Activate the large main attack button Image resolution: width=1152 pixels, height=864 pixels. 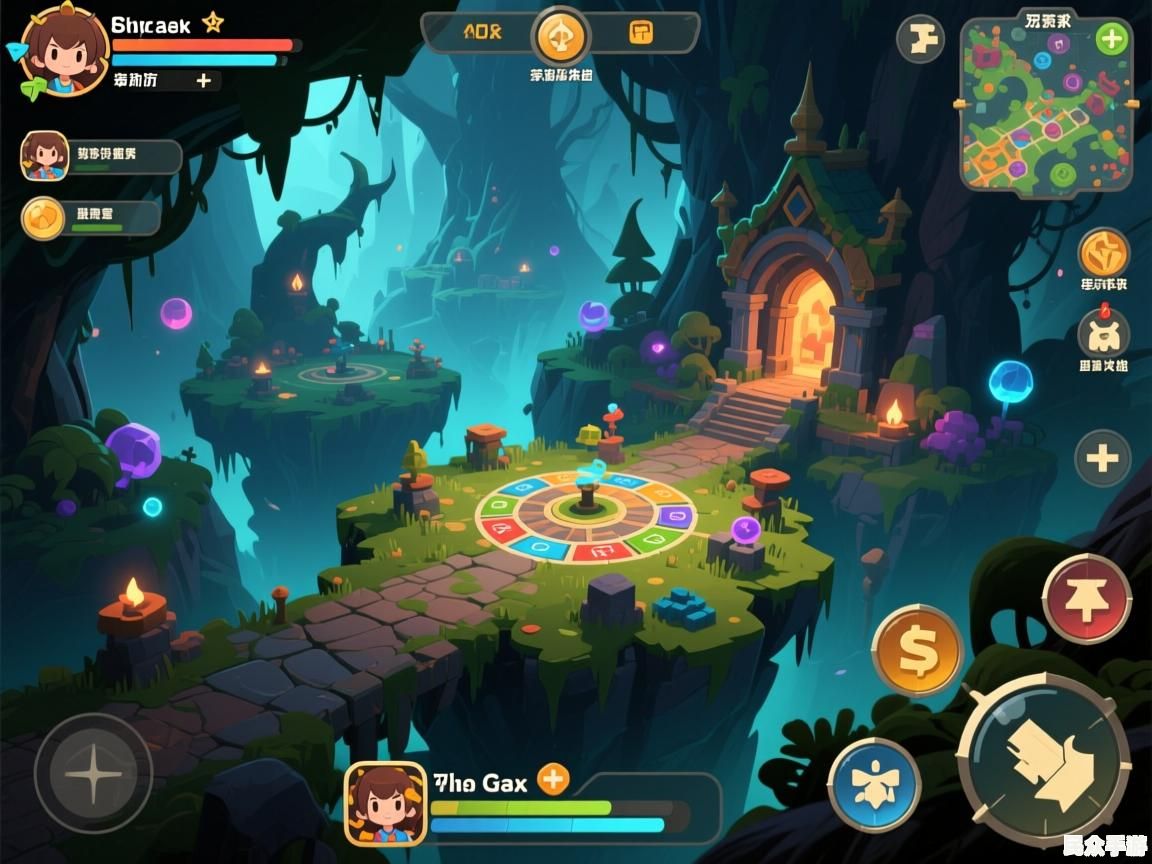[x=1044, y=759]
